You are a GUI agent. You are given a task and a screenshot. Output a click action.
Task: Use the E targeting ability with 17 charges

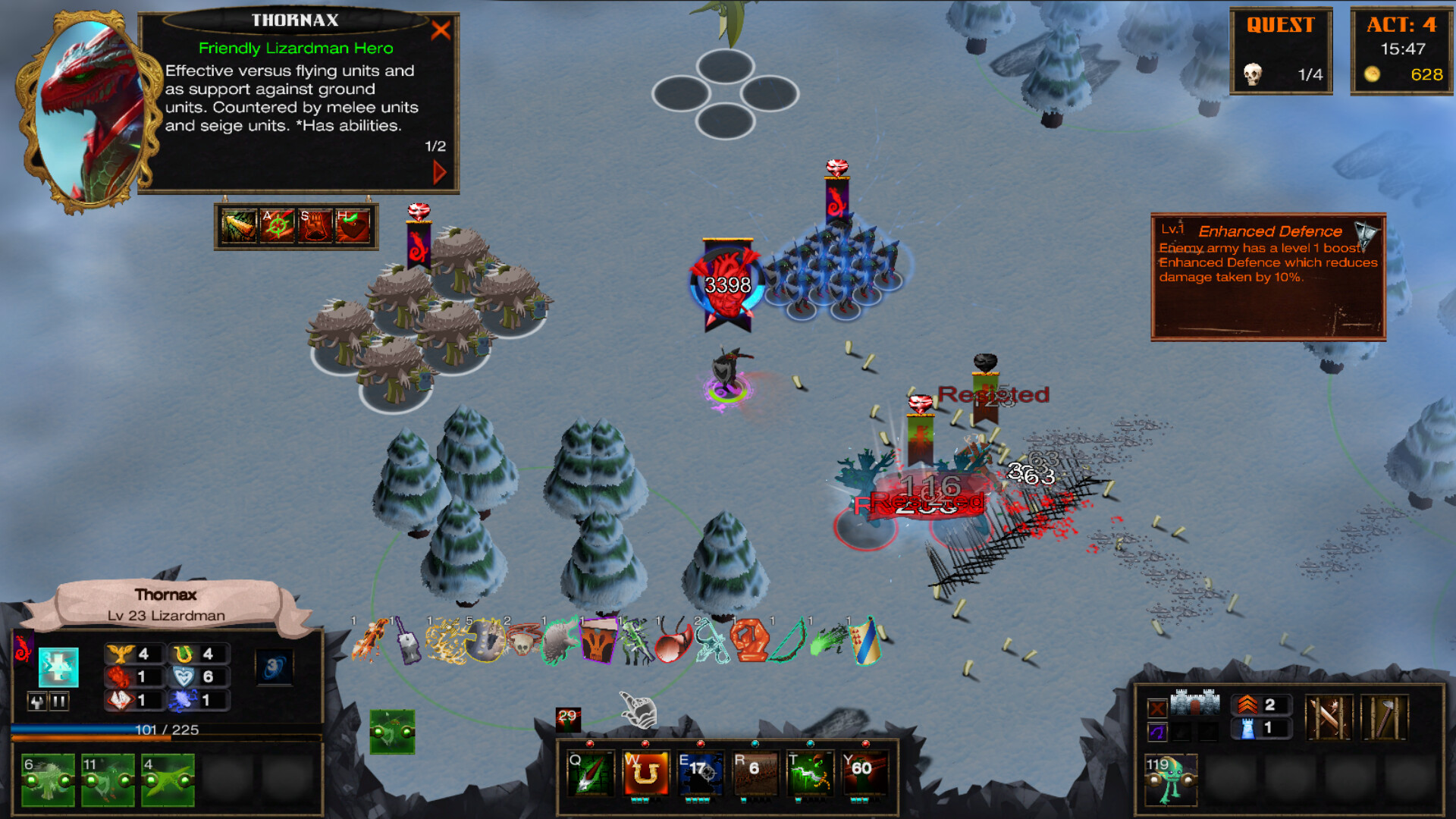tap(700, 774)
